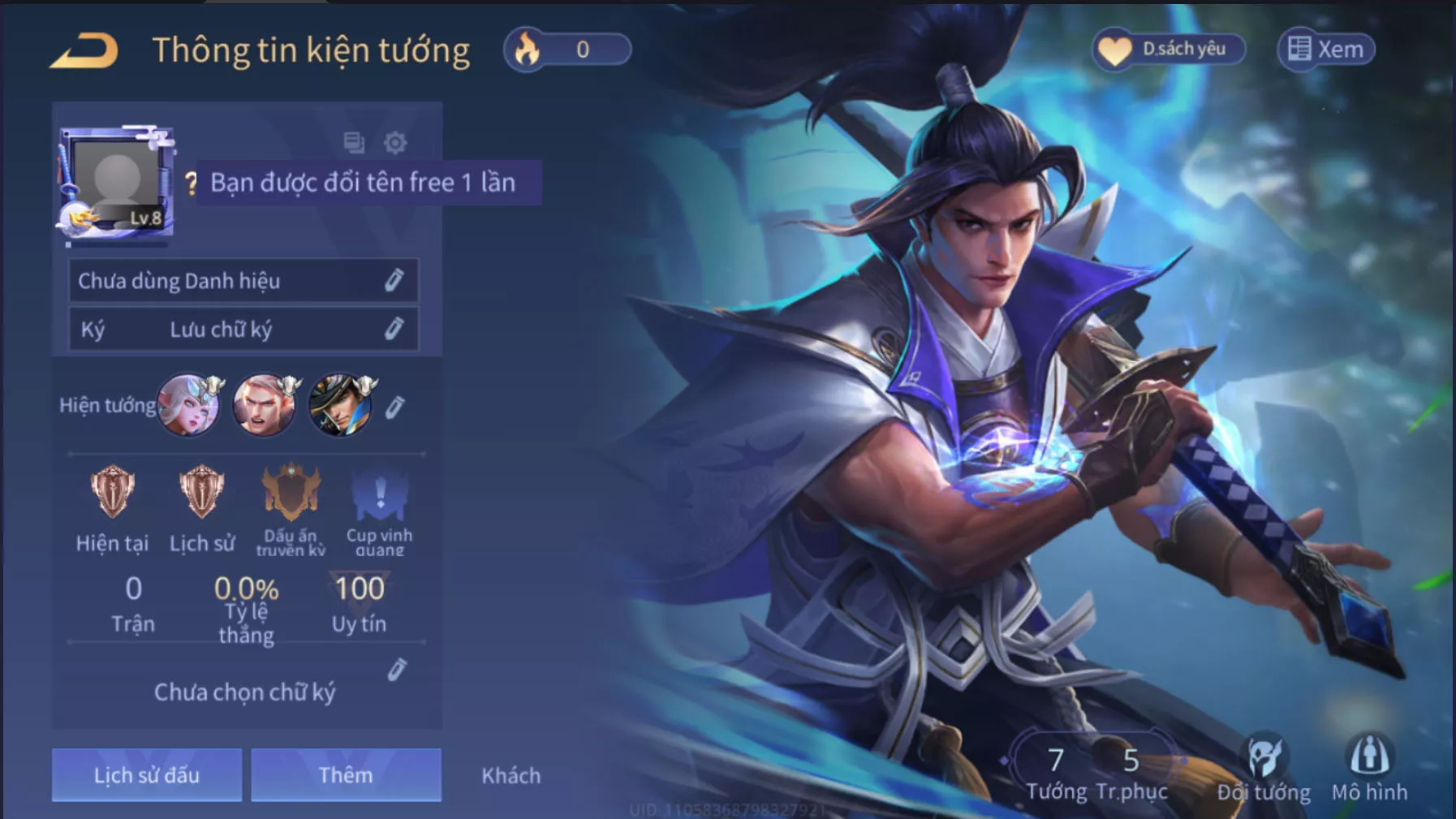This screenshot has width=1456, height=819.
Task: Open the D.sách yêu favorites list
Action: tap(1169, 50)
